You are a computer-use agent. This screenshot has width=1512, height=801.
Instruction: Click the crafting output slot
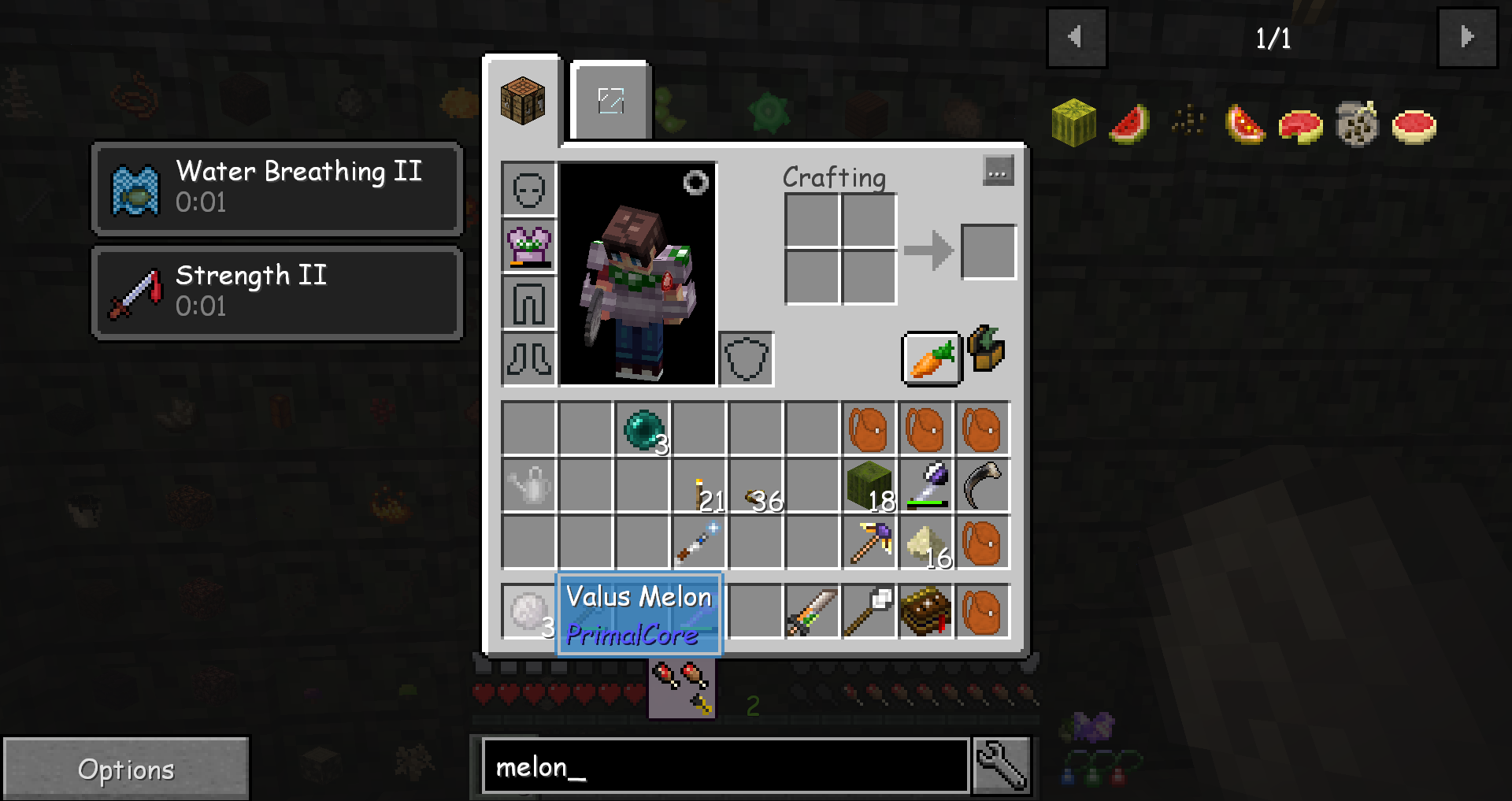988,250
